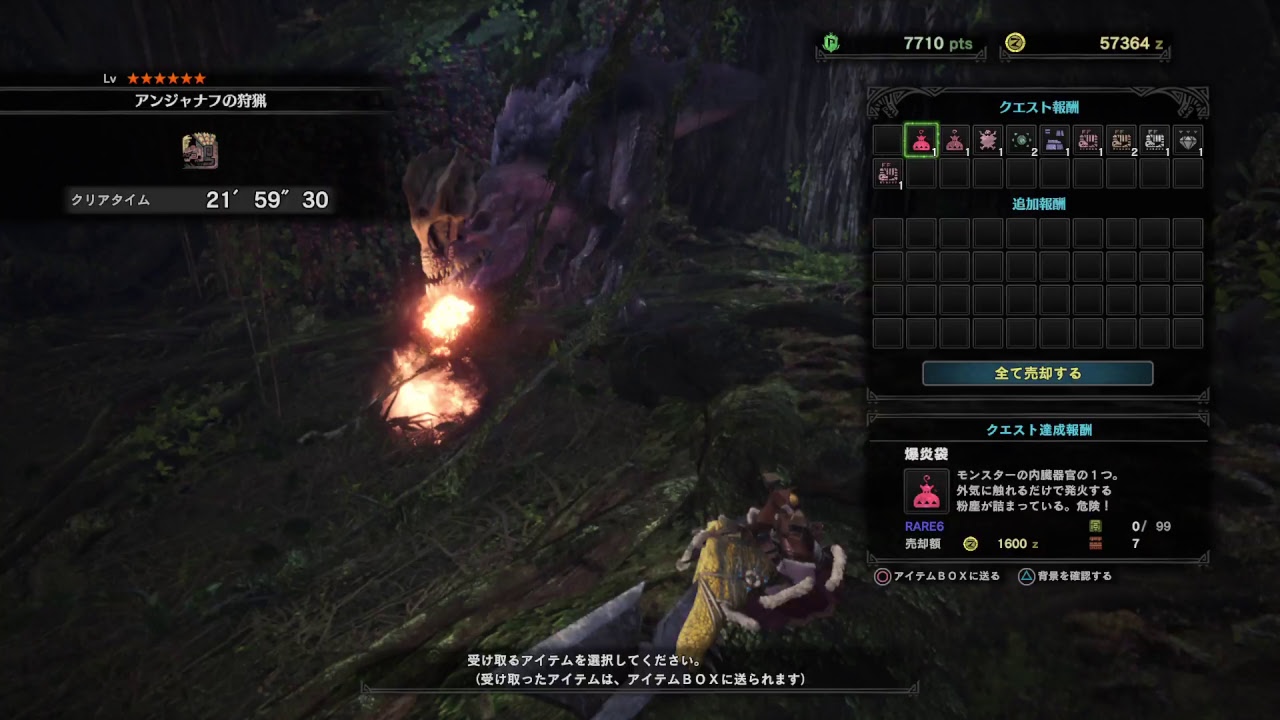The width and height of the screenshot is (1280, 720).
Task: Select the white bone reward slot
Action: point(1154,141)
